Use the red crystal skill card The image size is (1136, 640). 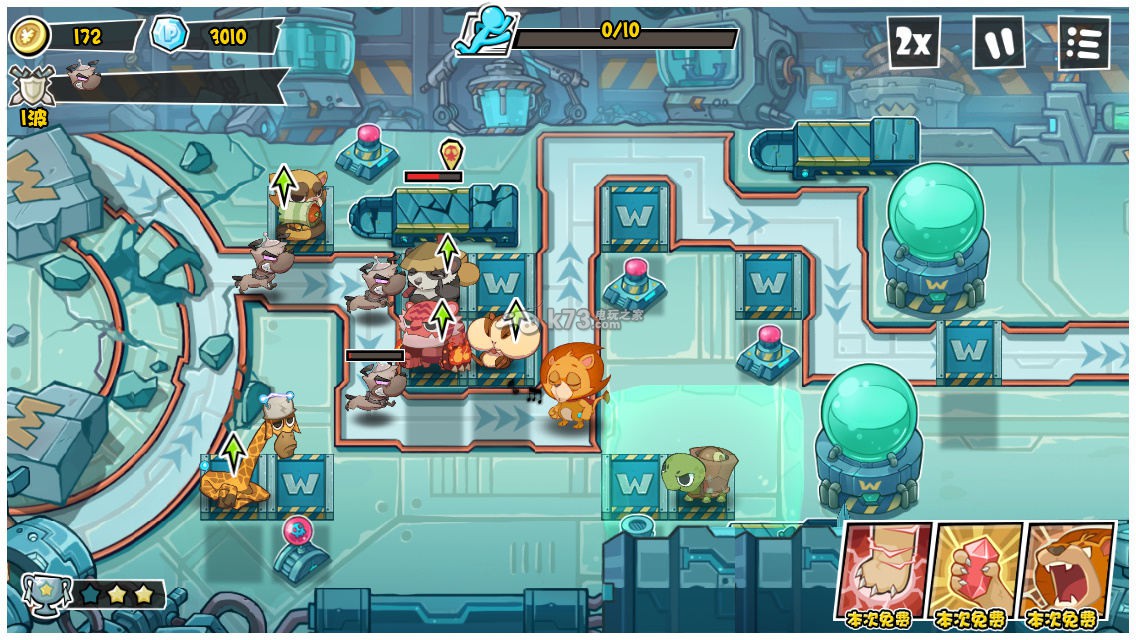coord(975,568)
